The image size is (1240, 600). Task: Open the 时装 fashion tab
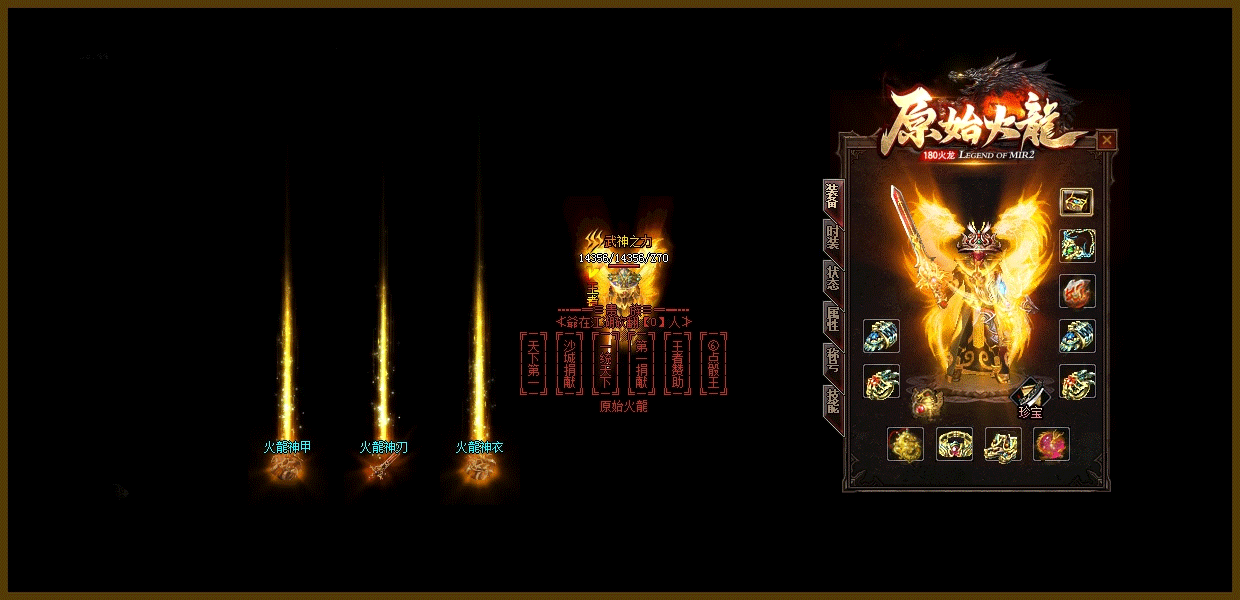tap(832, 237)
